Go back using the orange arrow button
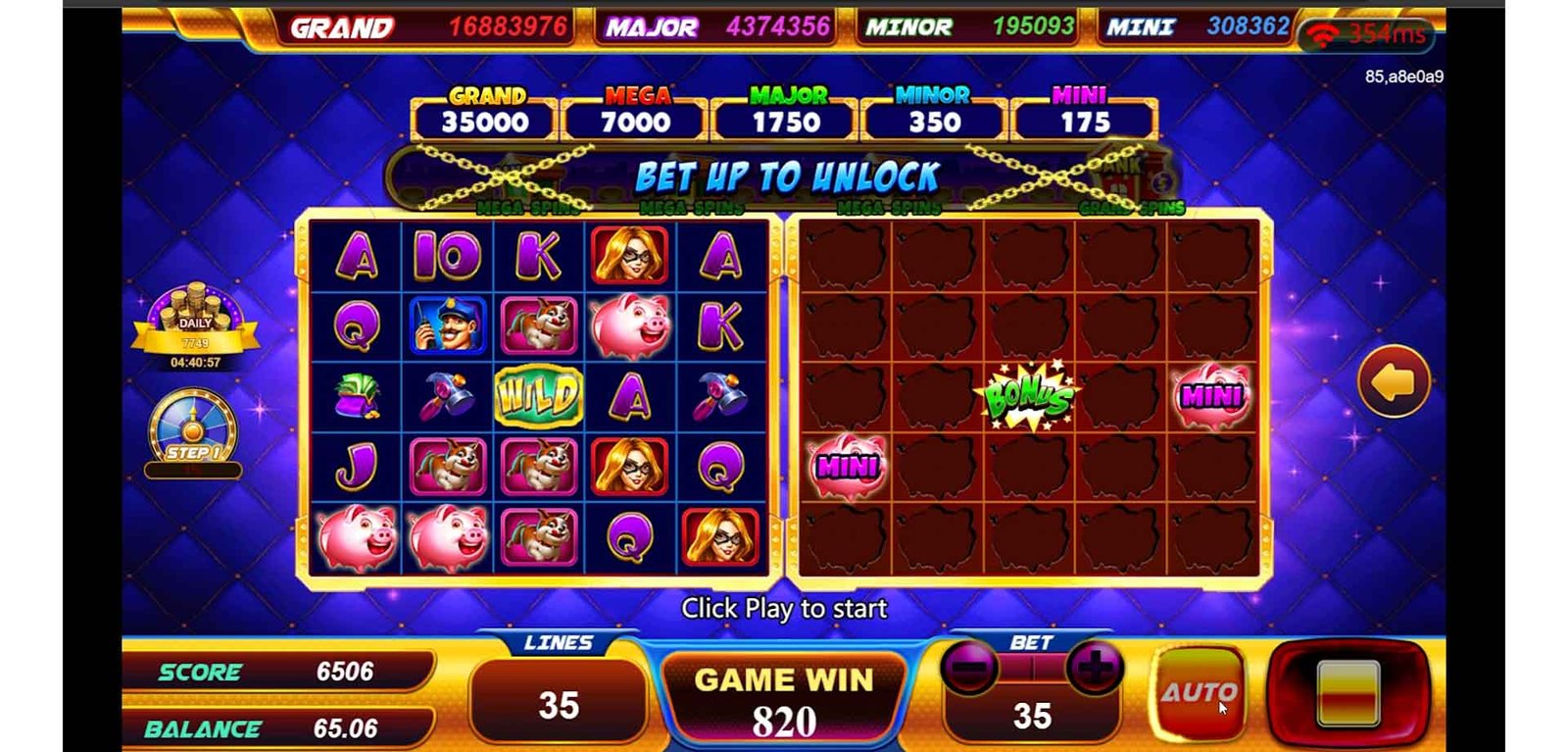The image size is (1568, 752). click(1394, 382)
